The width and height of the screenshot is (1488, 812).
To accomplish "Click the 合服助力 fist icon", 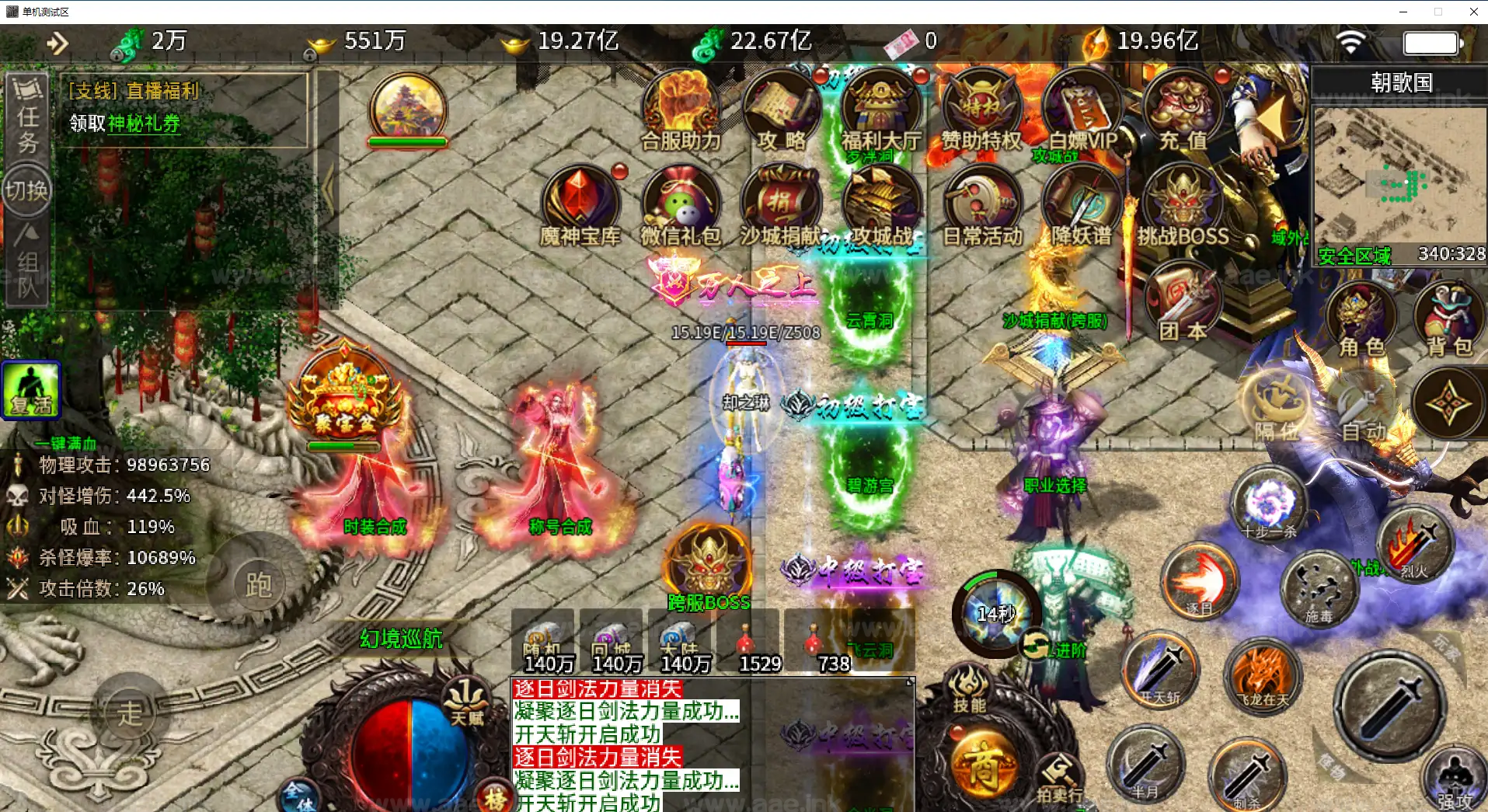I will click(681, 110).
